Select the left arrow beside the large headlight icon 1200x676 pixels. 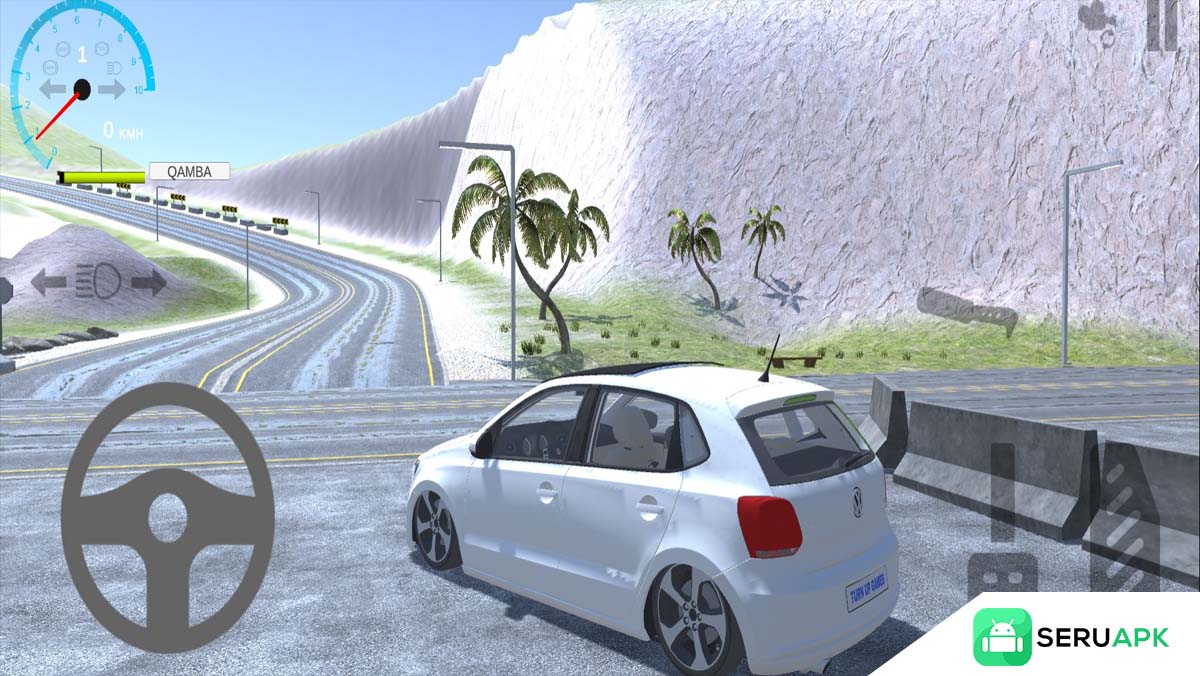[47, 283]
